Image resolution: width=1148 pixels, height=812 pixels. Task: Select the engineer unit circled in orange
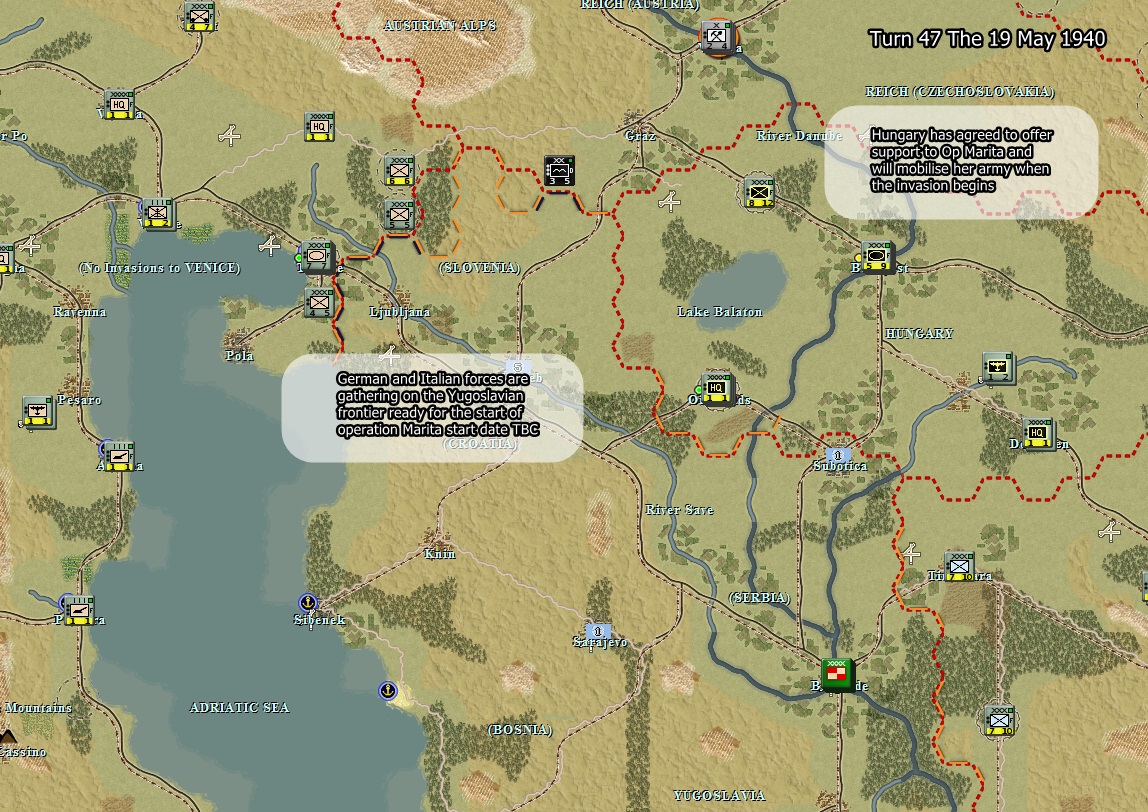click(716, 38)
